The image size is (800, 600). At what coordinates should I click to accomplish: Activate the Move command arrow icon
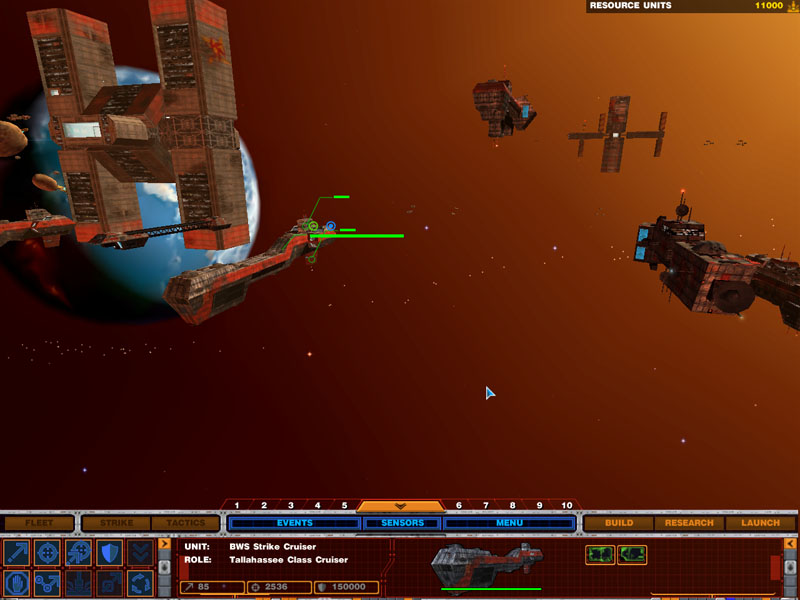click(17, 552)
